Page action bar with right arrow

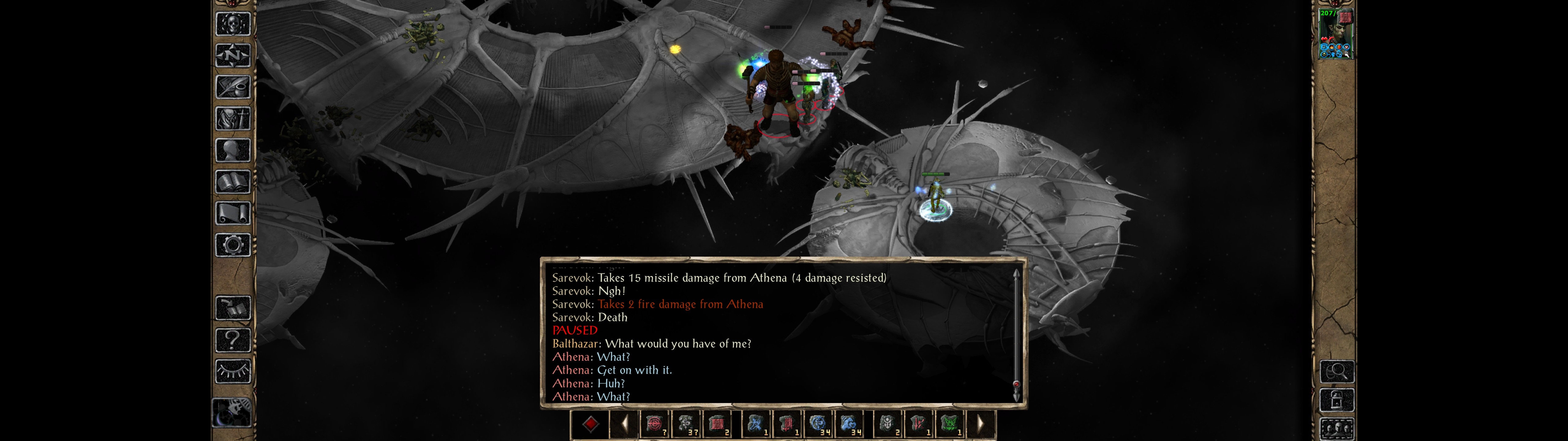point(980,424)
